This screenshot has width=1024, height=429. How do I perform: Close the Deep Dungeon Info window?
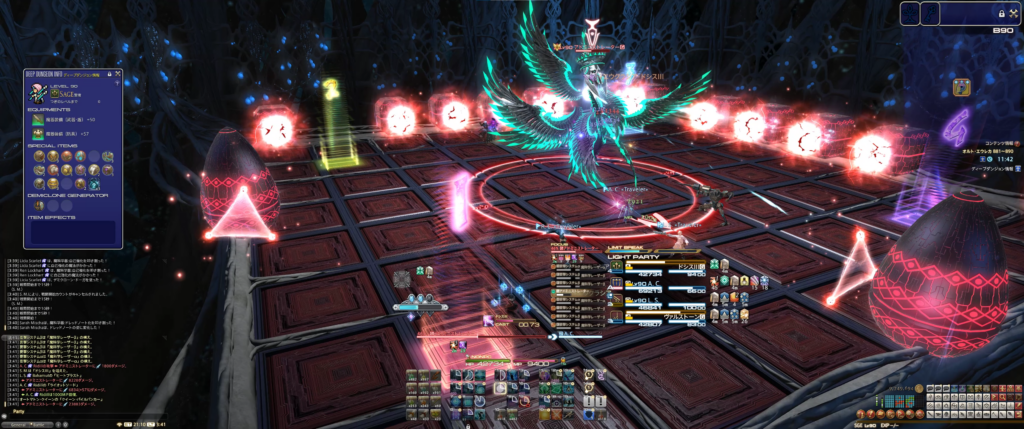(118, 73)
